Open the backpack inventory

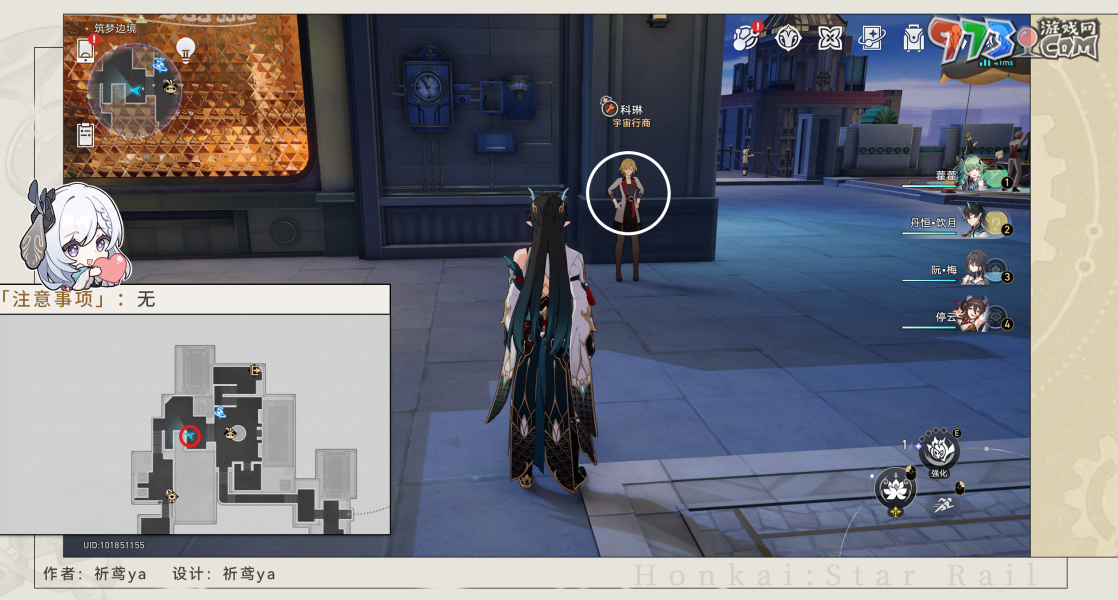tap(913, 38)
